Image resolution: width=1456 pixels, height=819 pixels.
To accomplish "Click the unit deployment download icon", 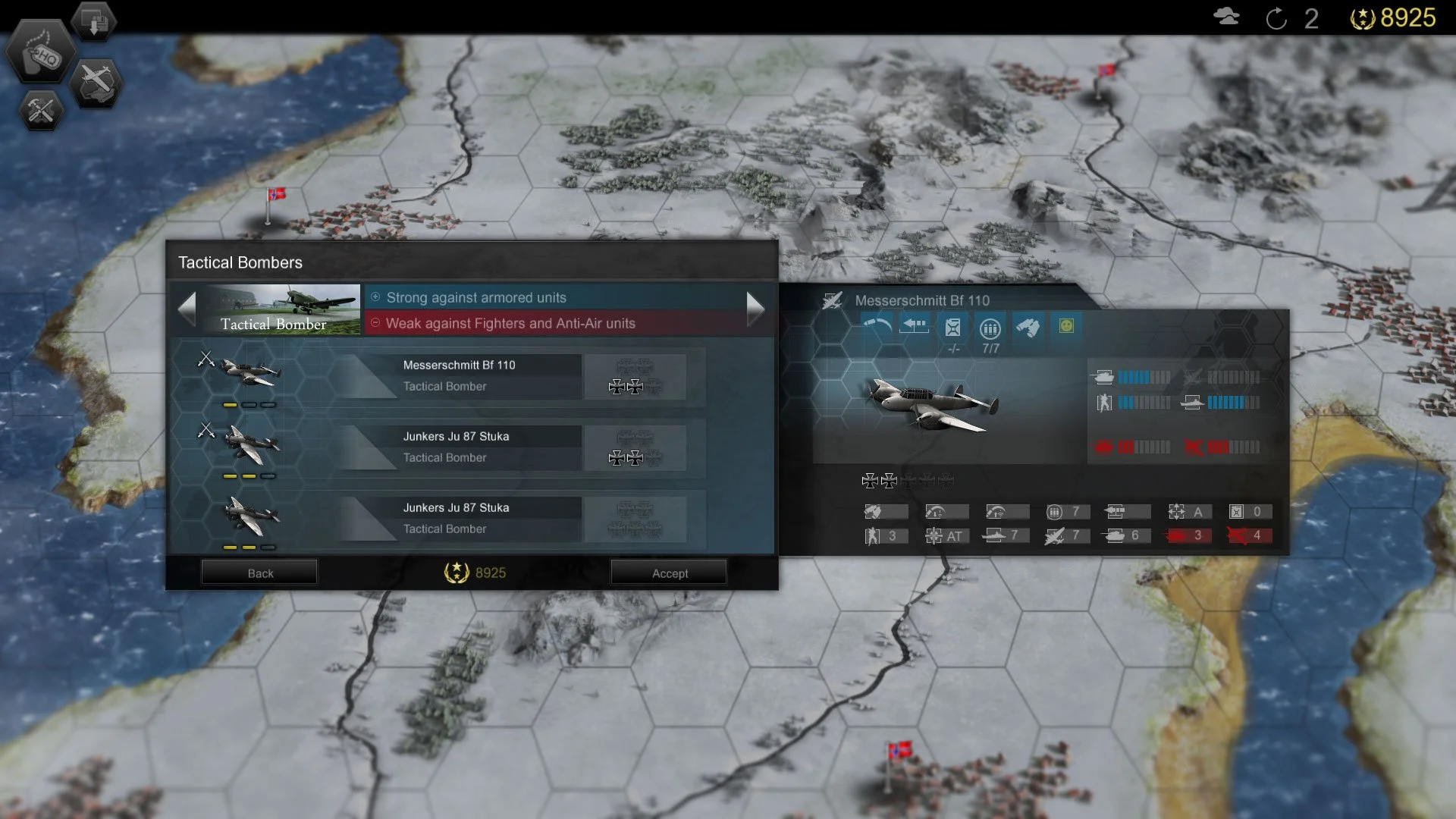I will (94, 20).
